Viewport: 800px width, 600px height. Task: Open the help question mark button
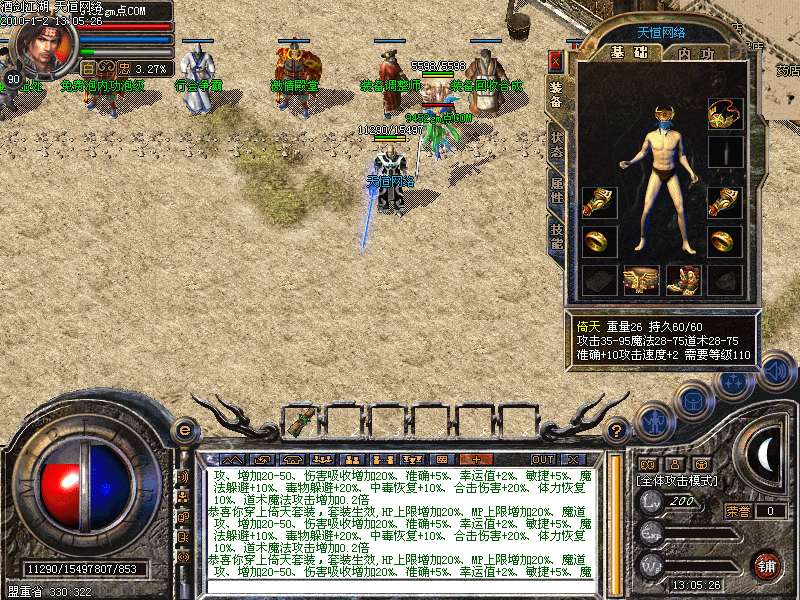pyautogui.click(x=617, y=431)
